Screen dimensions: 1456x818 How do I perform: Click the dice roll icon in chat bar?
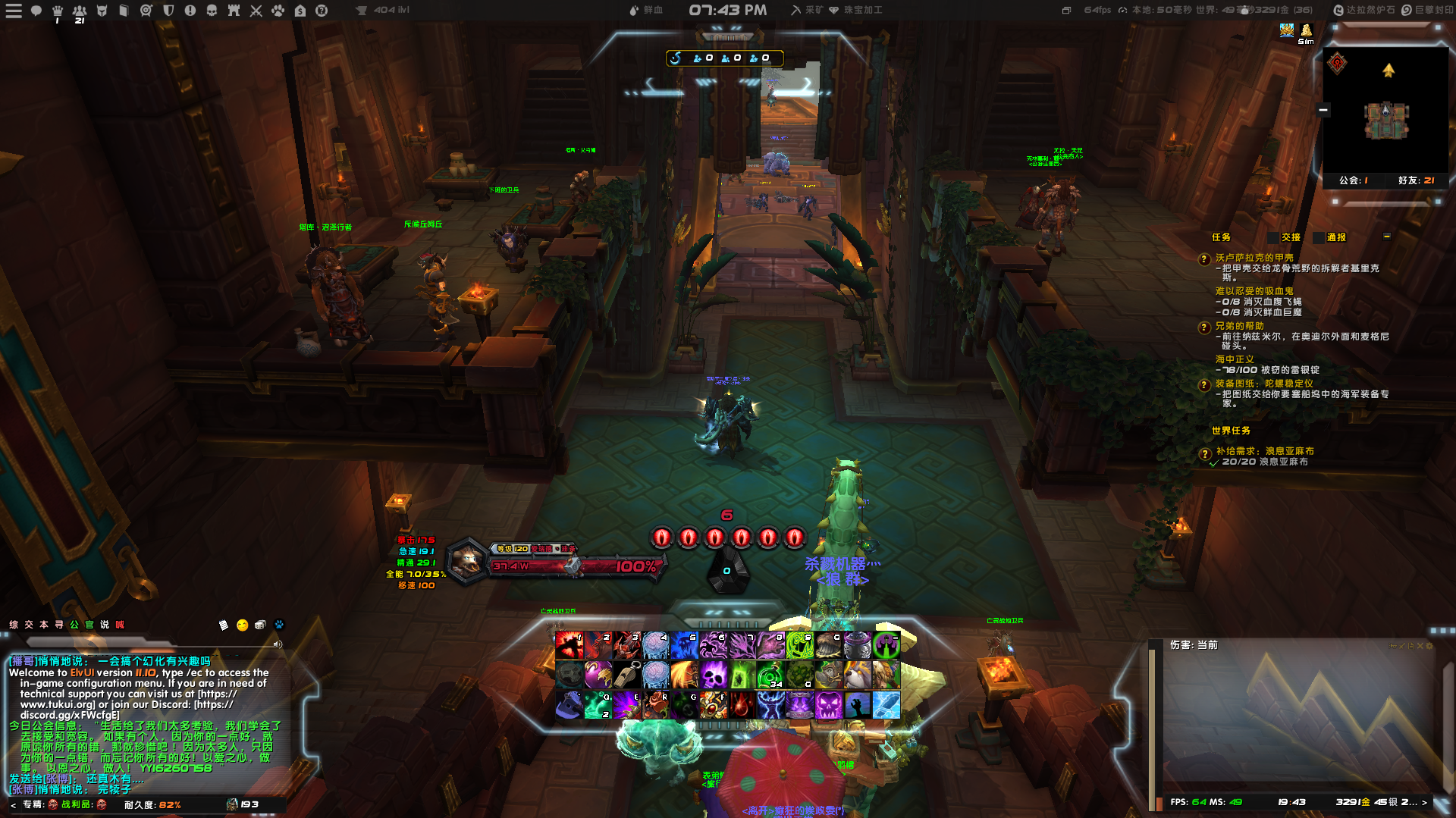pyautogui.click(x=260, y=625)
